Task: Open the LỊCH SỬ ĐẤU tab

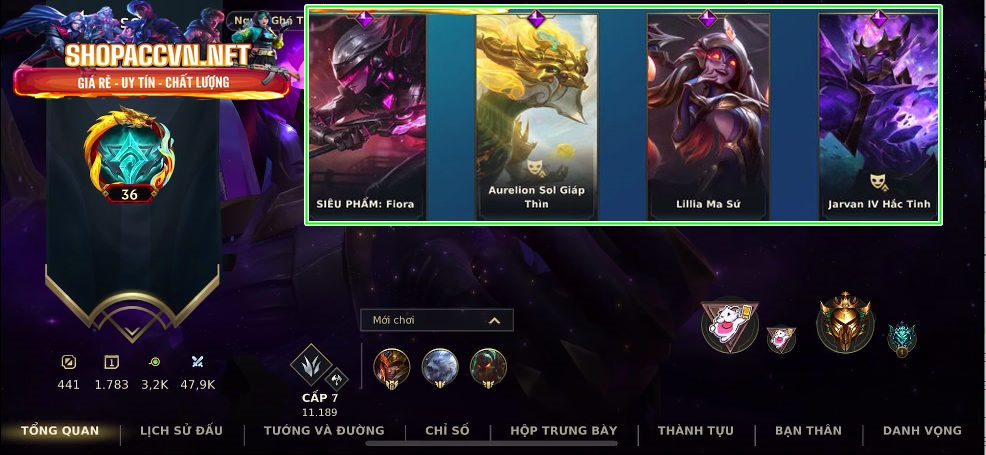Action: click(x=181, y=431)
